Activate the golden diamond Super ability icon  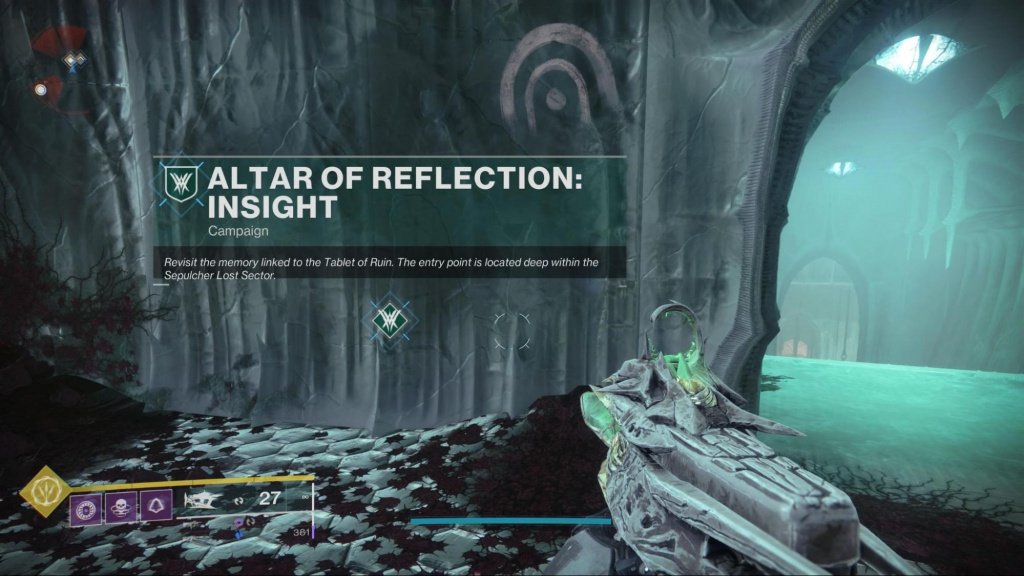44,492
